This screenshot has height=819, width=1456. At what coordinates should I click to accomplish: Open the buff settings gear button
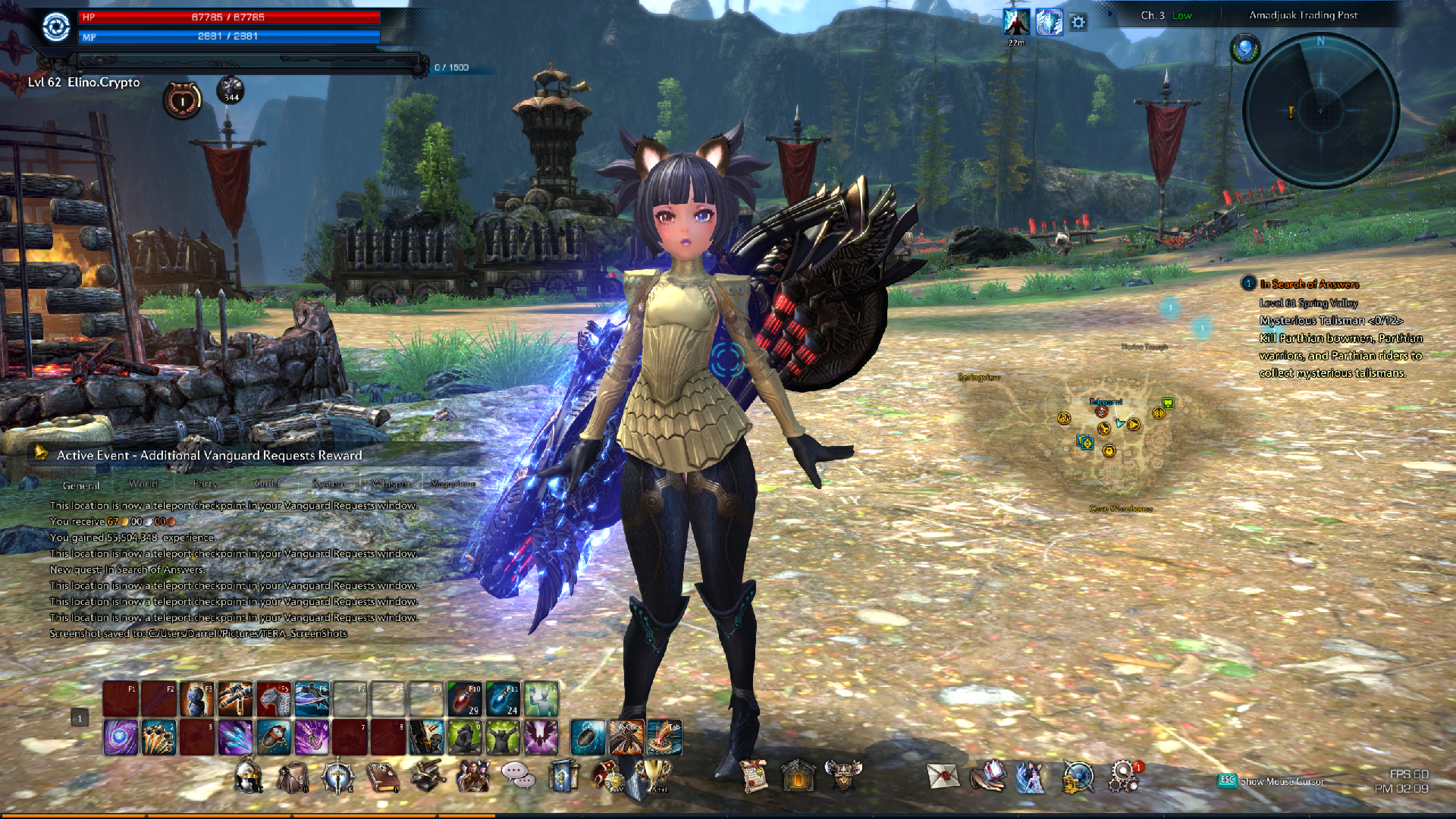[1078, 23]
